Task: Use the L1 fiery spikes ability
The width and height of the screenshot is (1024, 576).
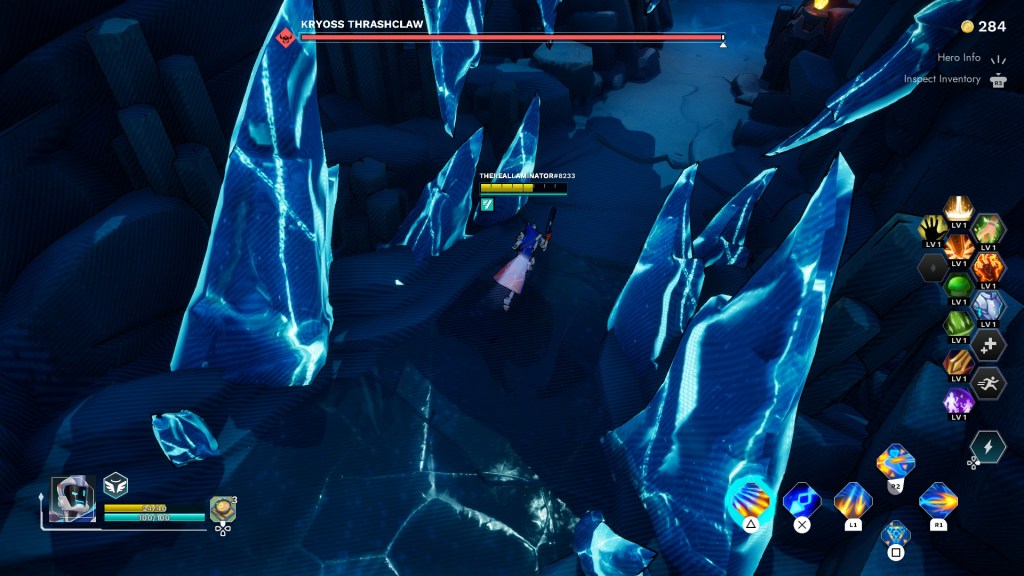Action: (x=853, y=499)
